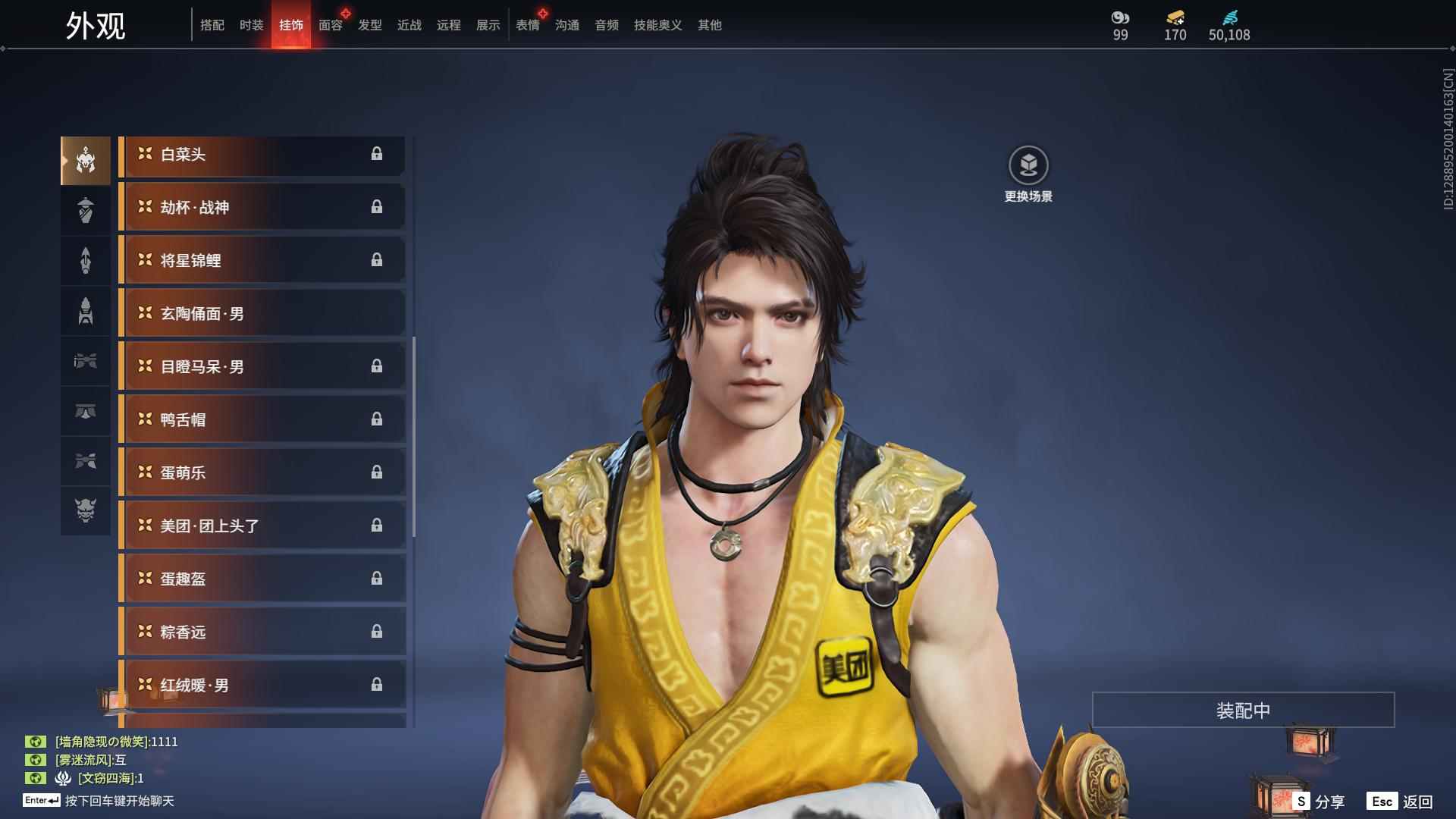This screenshot has height=819, width=1456.
Task: Open the 面容 tab
Action: coord(331,25)
